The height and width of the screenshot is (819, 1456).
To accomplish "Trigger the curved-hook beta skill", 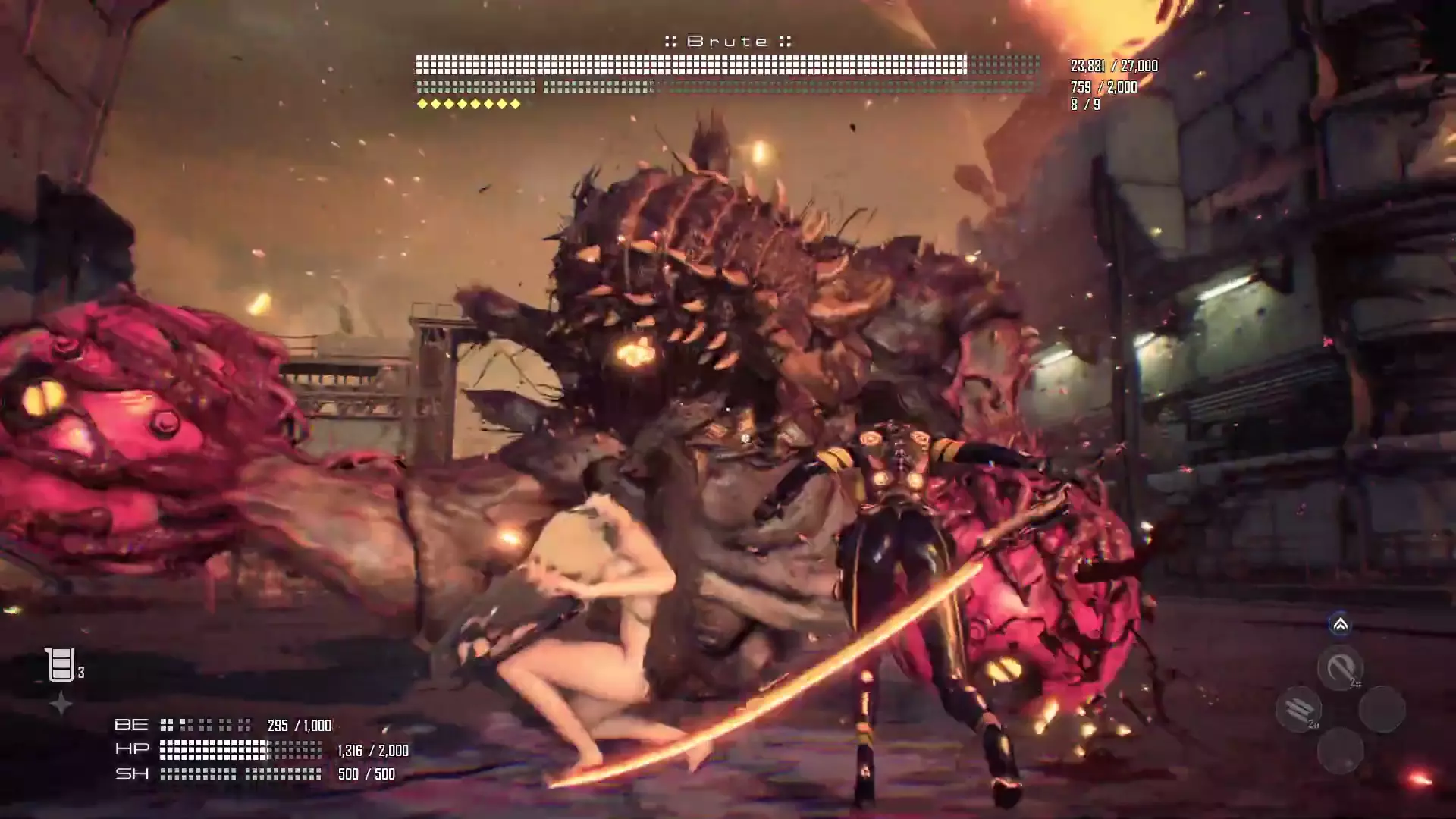I will click(x=1340, y=668).
